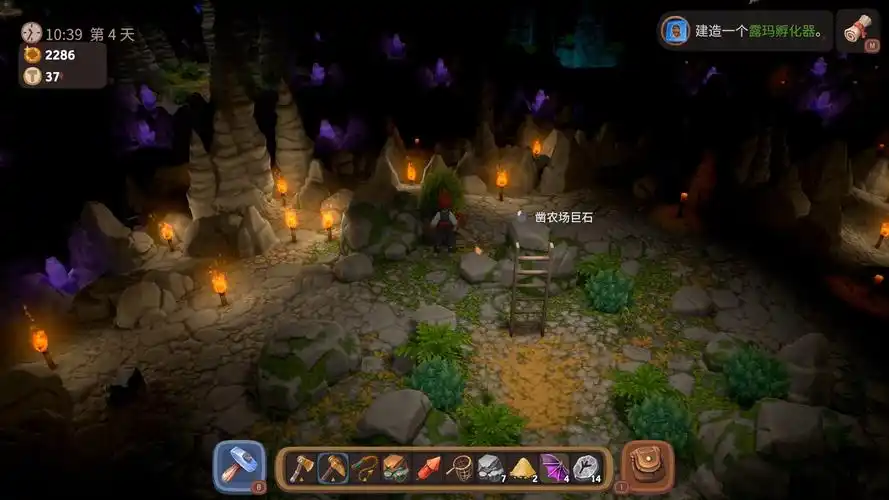The width and height of the screenshot is (889, 500).
Task: Choose the slingshot in the hotbar
Action: (x=365, y=468)
